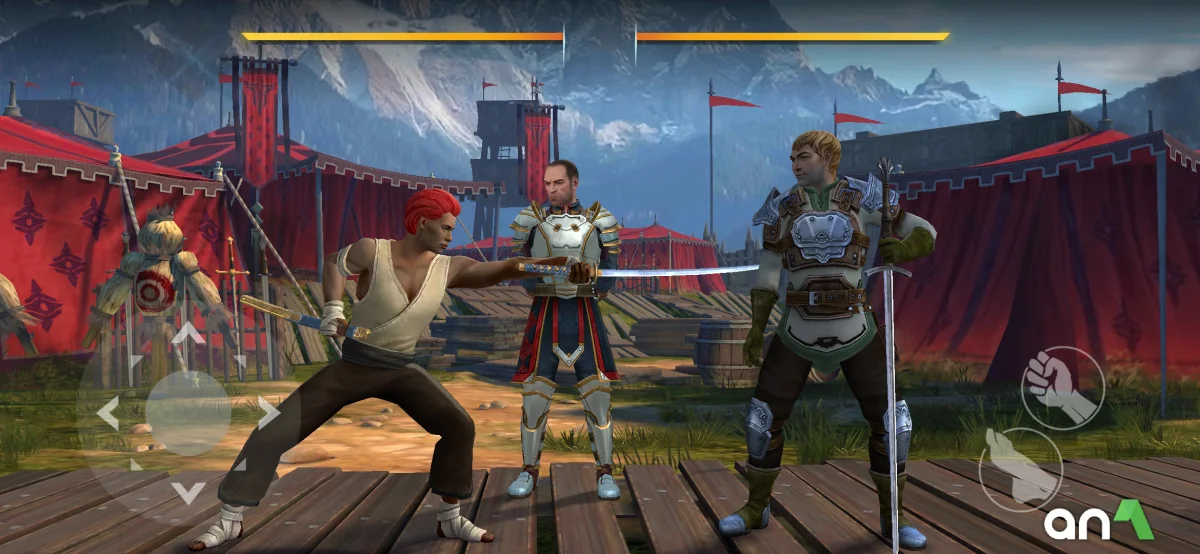Screen dimensions: 1200x554
Task: Tap the fist punch attack button
Action: (x=1062, y=388)
